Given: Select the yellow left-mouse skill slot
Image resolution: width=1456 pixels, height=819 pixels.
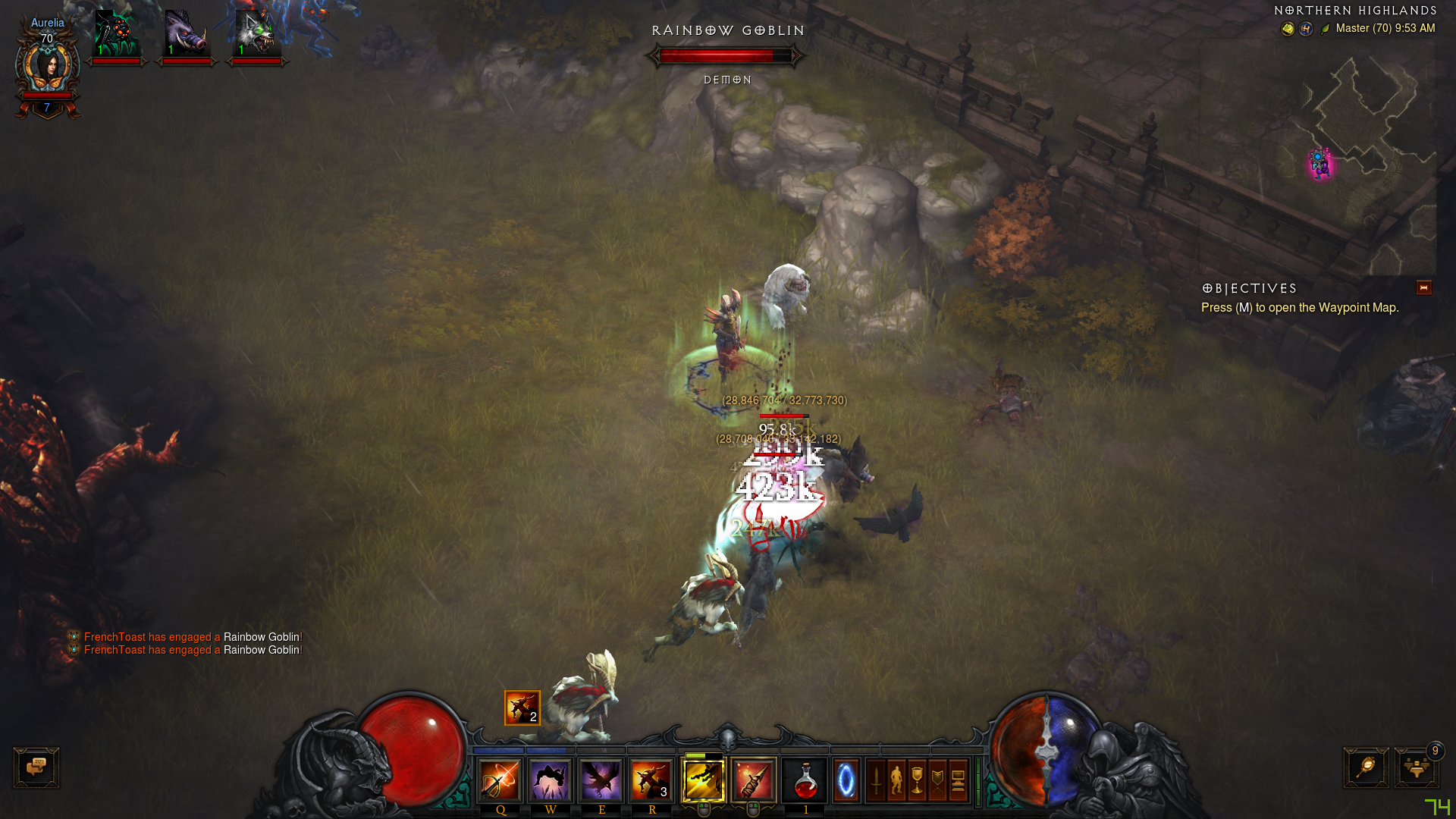Looking at the screenshot, I should (704, 780).
